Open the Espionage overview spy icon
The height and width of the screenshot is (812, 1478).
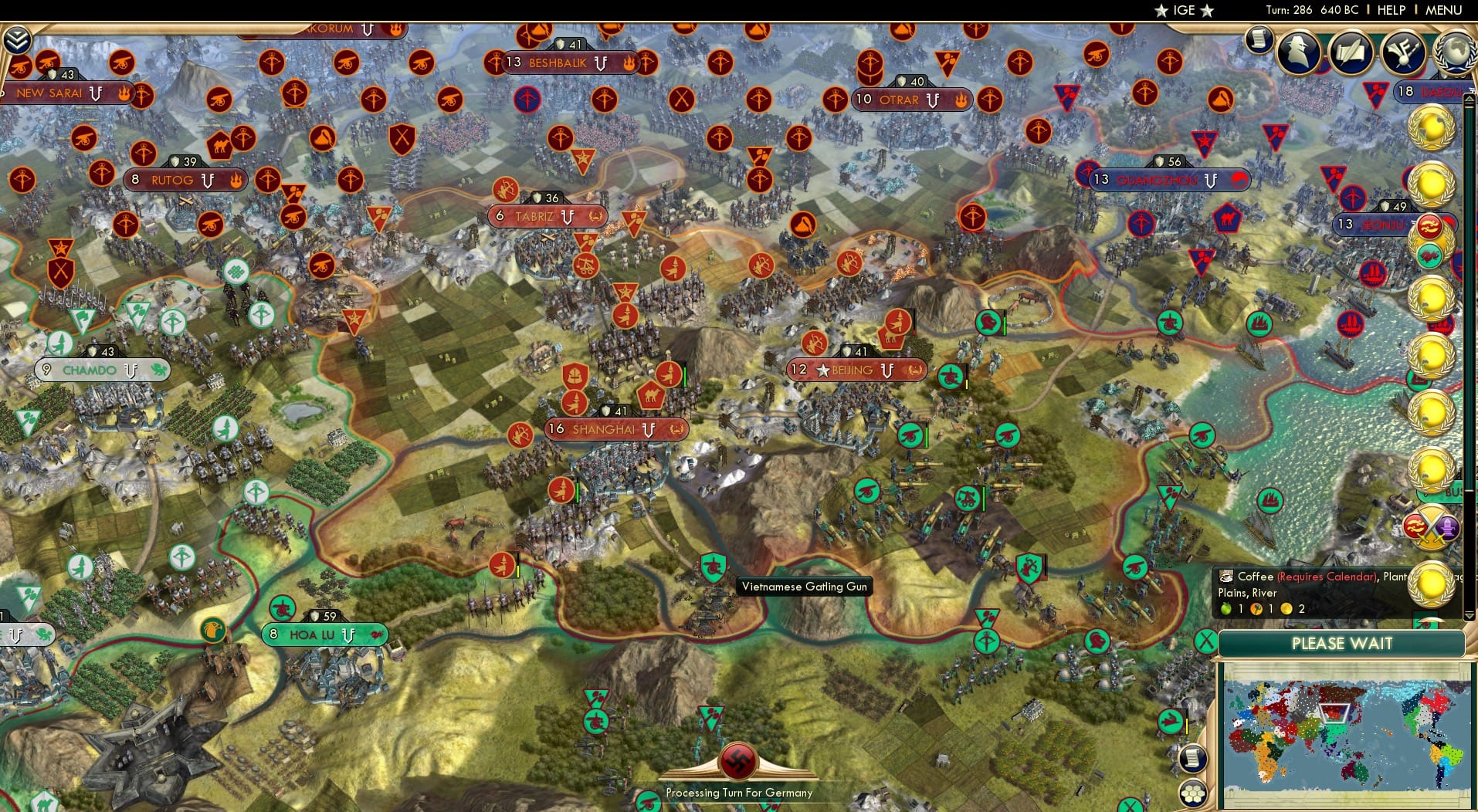(1299, 52)
